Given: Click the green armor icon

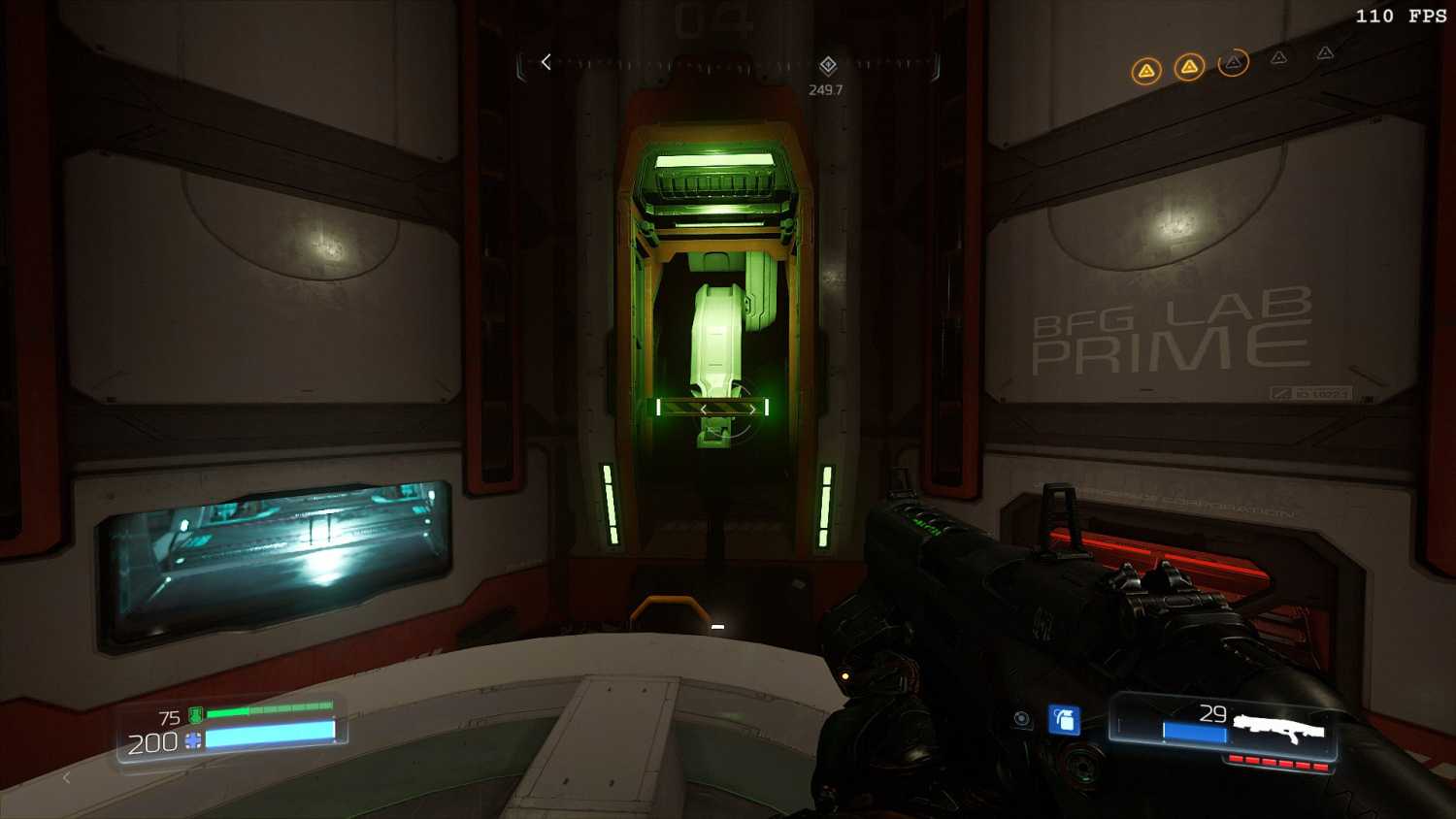Looking at the screenshot, I should (195, 716).
